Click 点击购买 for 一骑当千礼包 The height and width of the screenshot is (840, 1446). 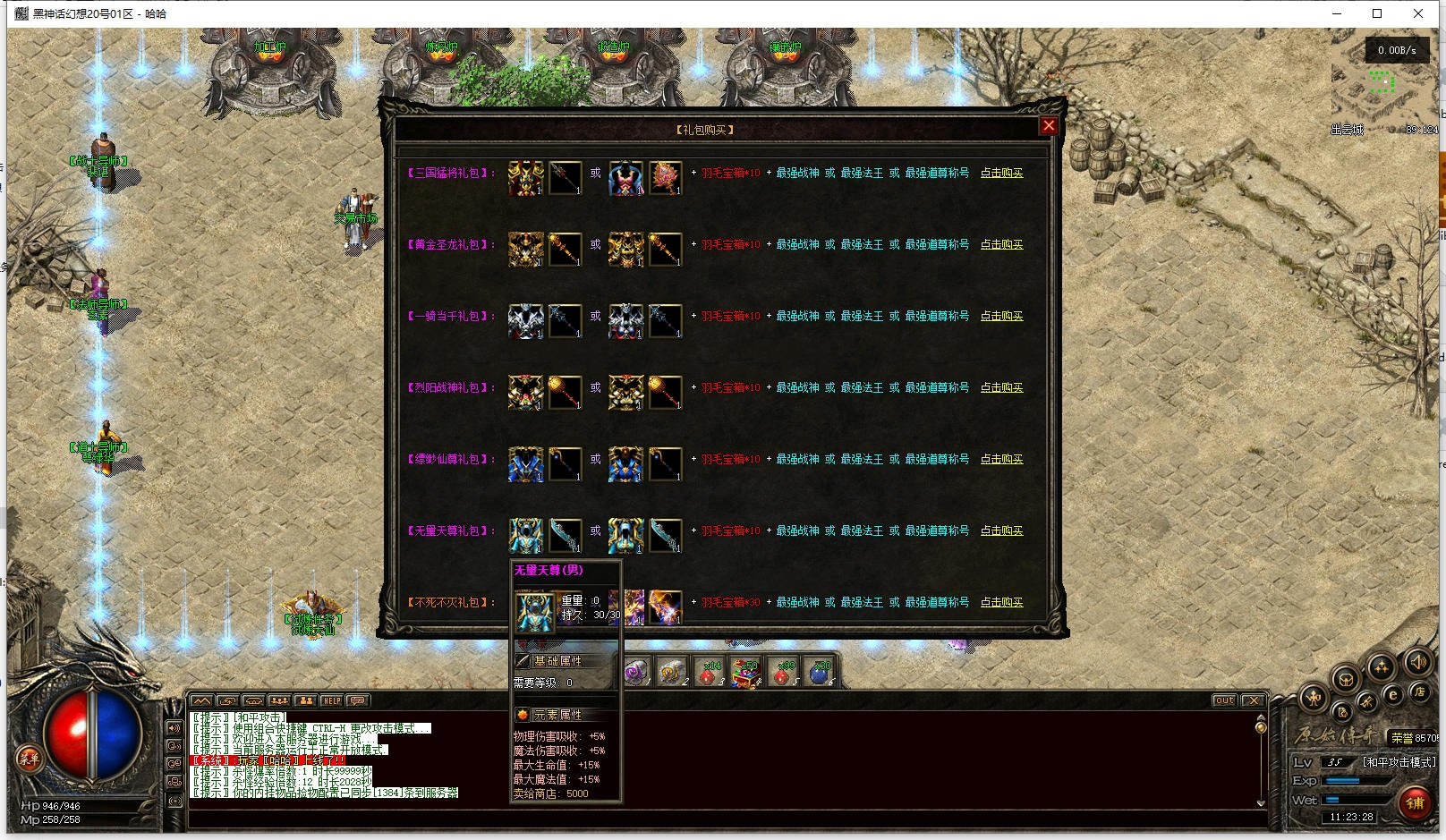1001,317
